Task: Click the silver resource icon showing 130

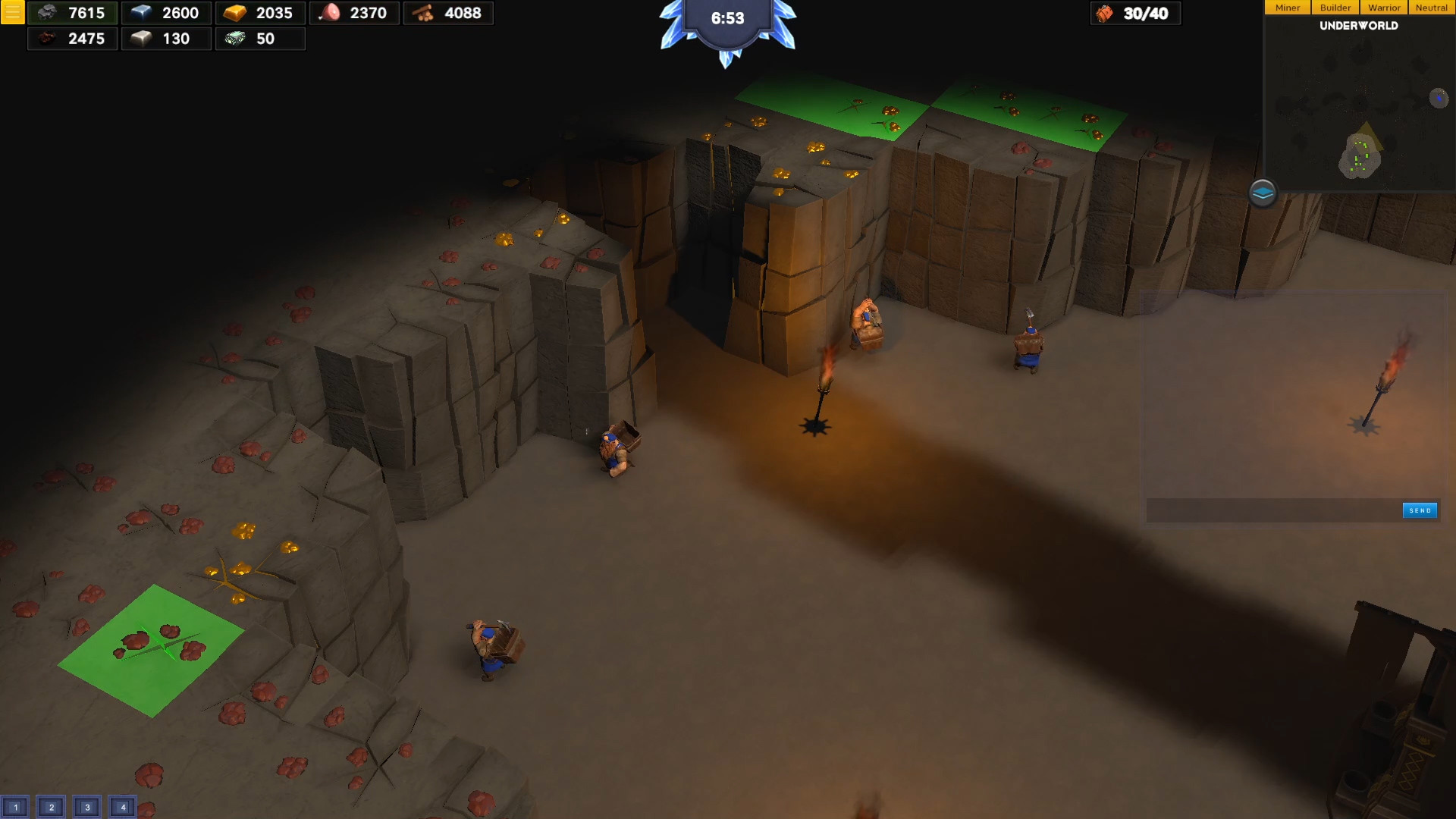Action: tap(143, 39)
